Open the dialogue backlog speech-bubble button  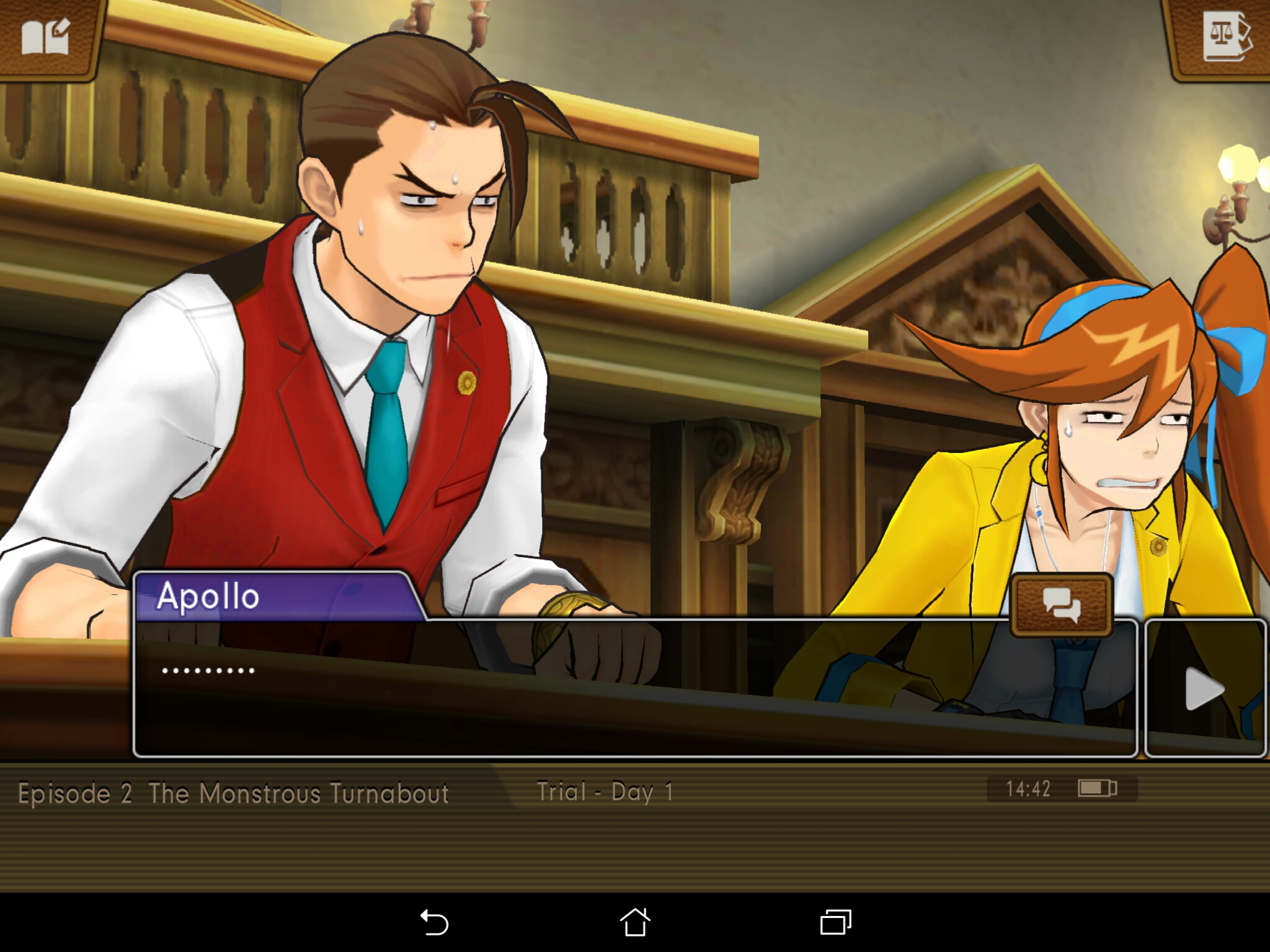[1062, 605]
